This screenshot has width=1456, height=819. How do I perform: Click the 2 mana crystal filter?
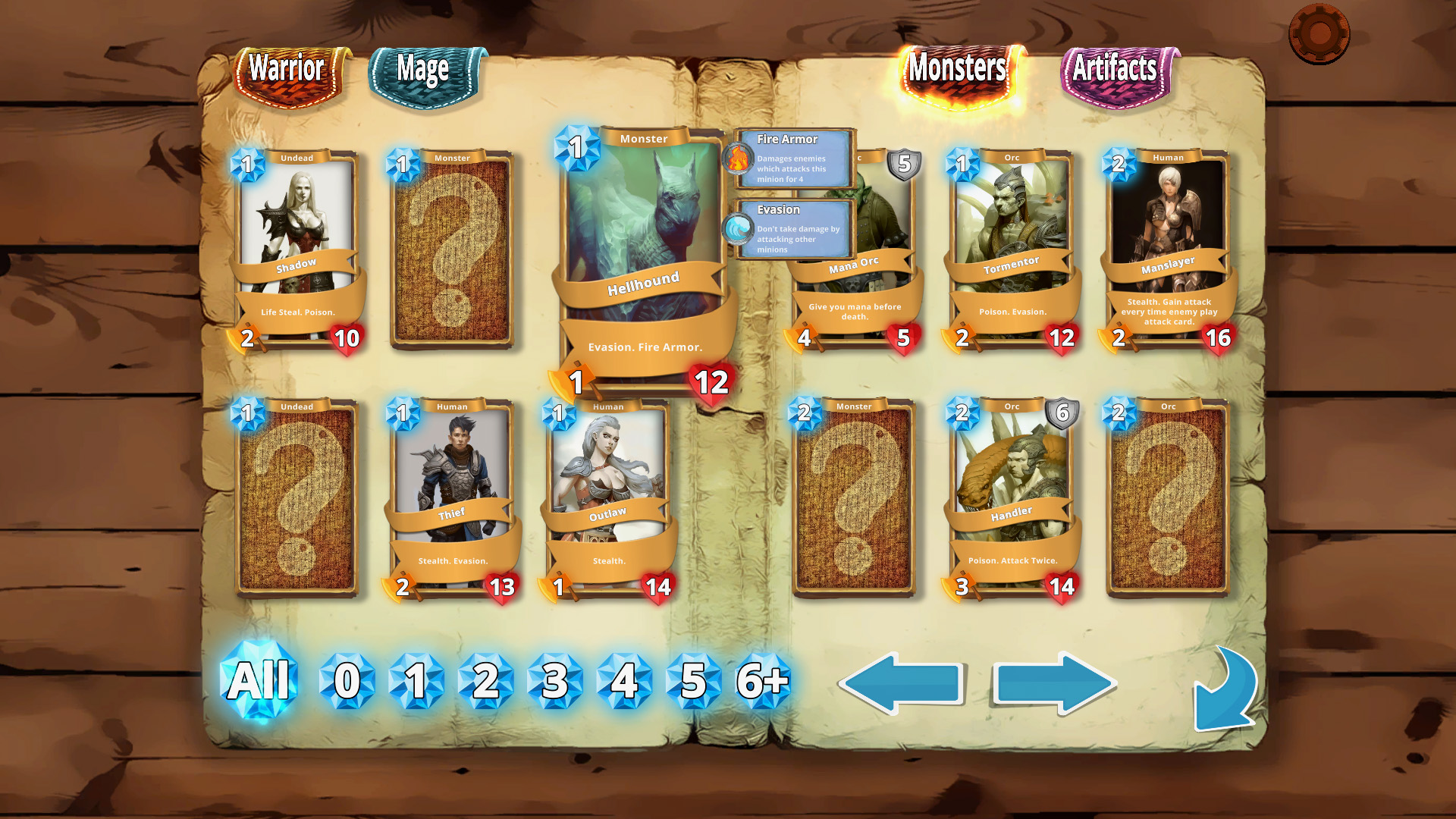click(485, 681)
